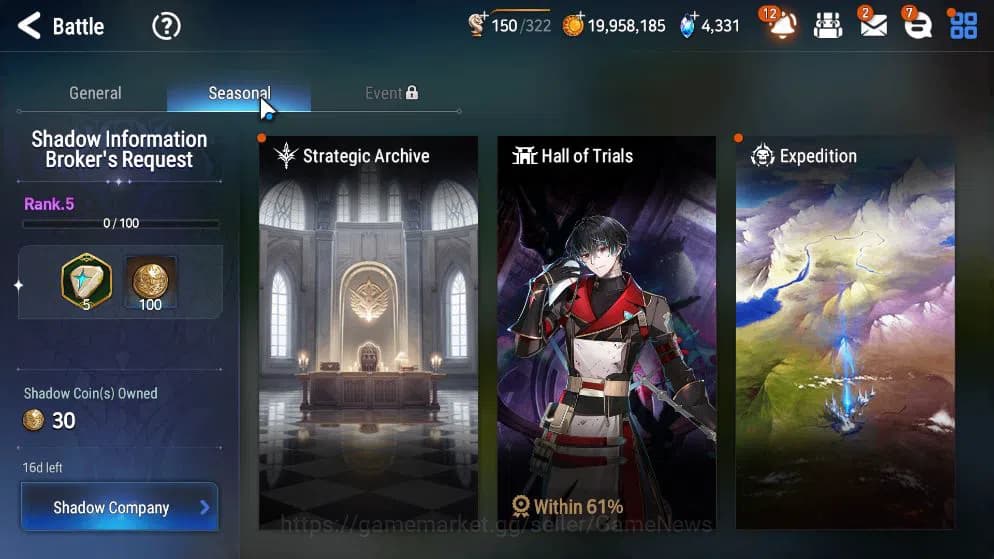
Task: Open the Shadow Company shop
Action: (119, 507)
